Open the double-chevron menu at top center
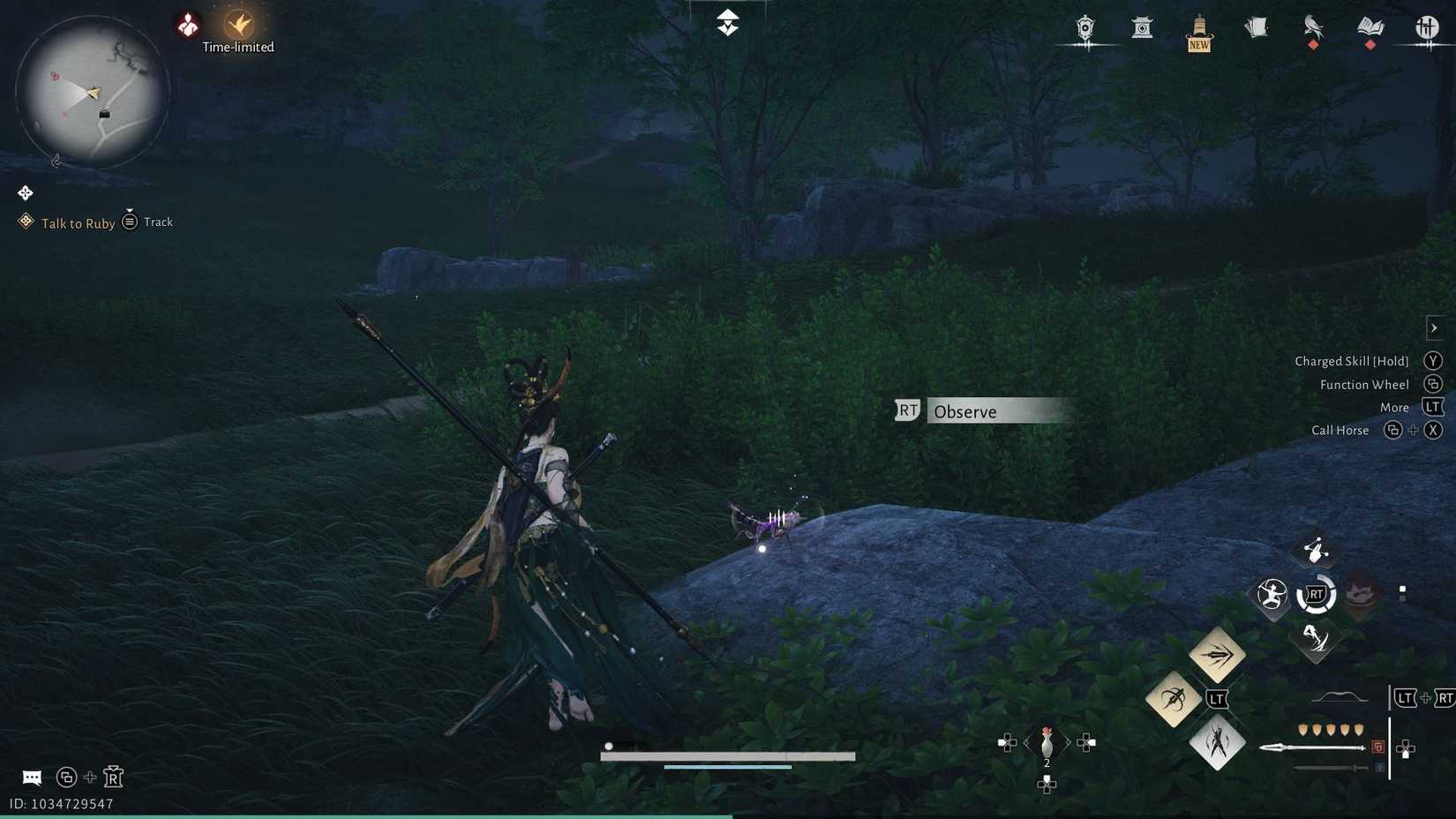Screen dimensions: 1456x819 726,21
